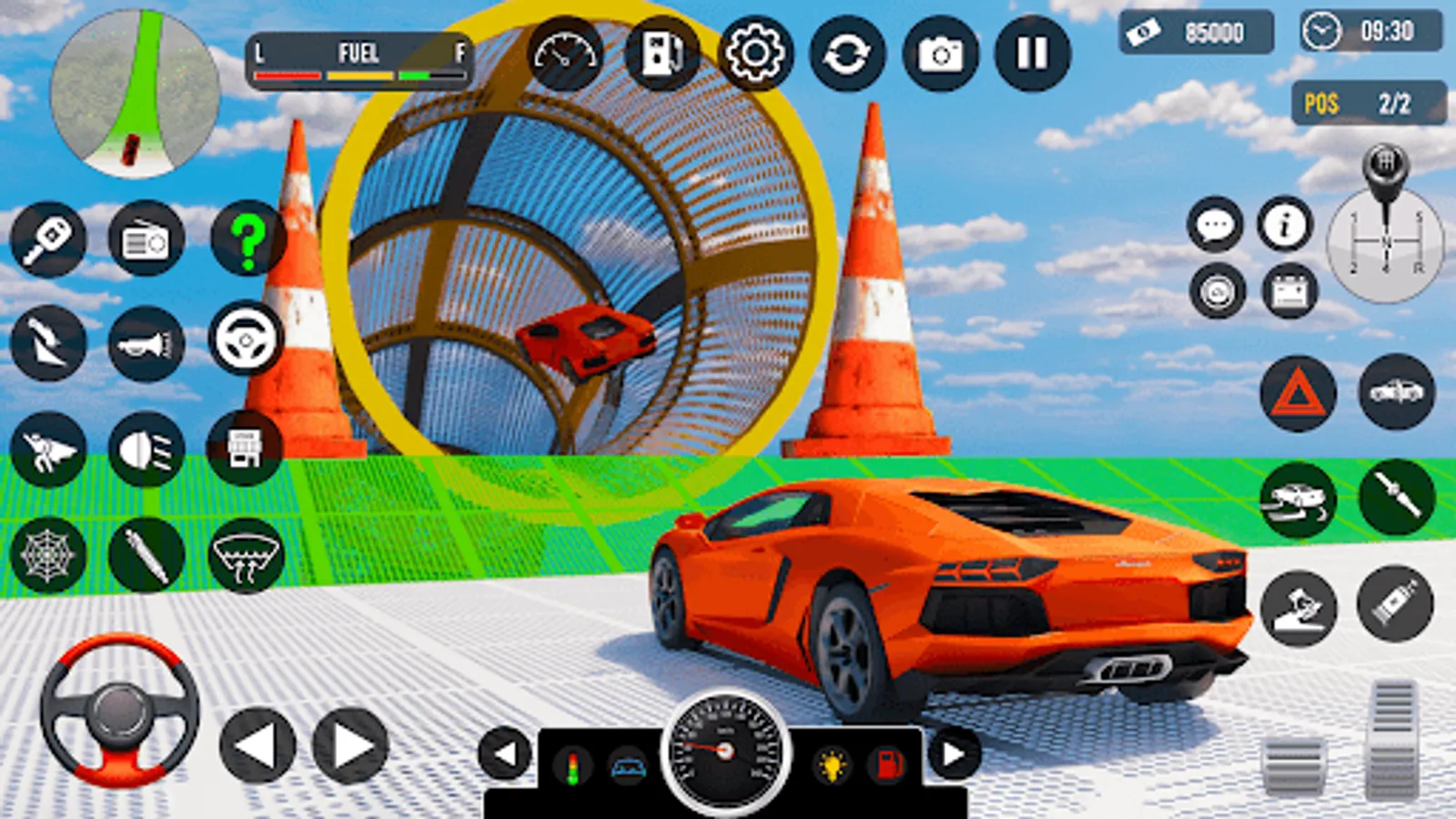The image size is (1456, 819).
Task: Steer left with the left arrow button
Action: point(258,746)
